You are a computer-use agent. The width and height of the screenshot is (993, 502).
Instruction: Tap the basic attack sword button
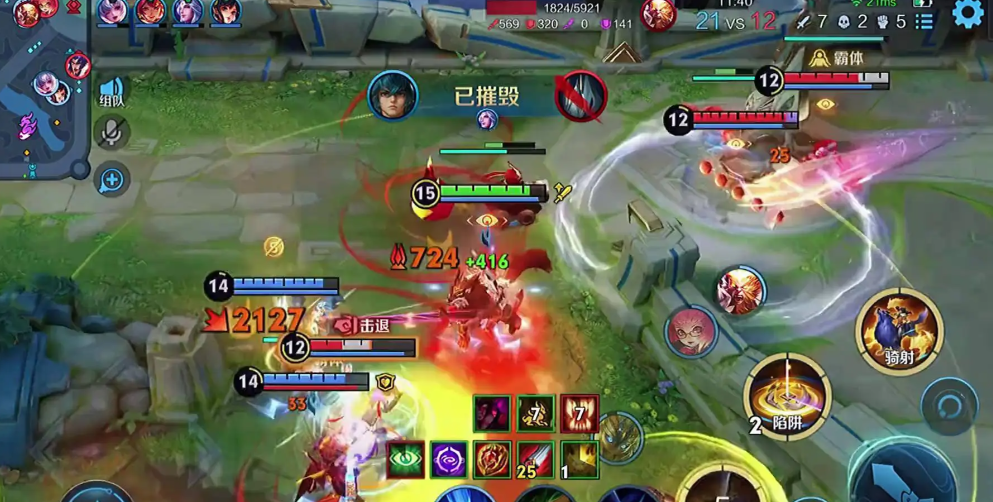point(900,475)
